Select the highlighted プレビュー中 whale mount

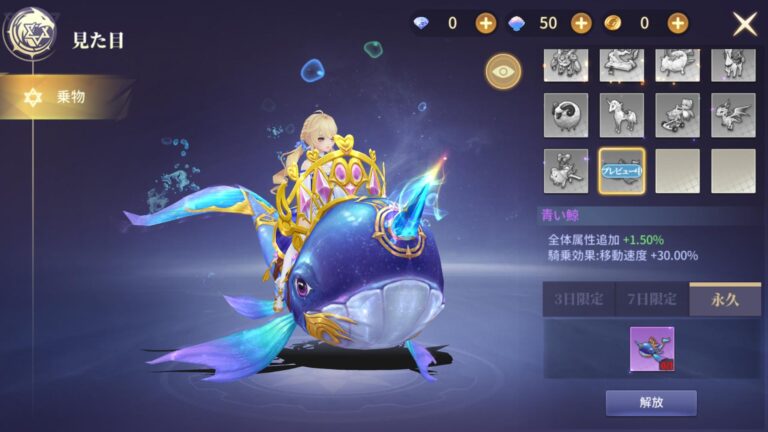[621, 171]
